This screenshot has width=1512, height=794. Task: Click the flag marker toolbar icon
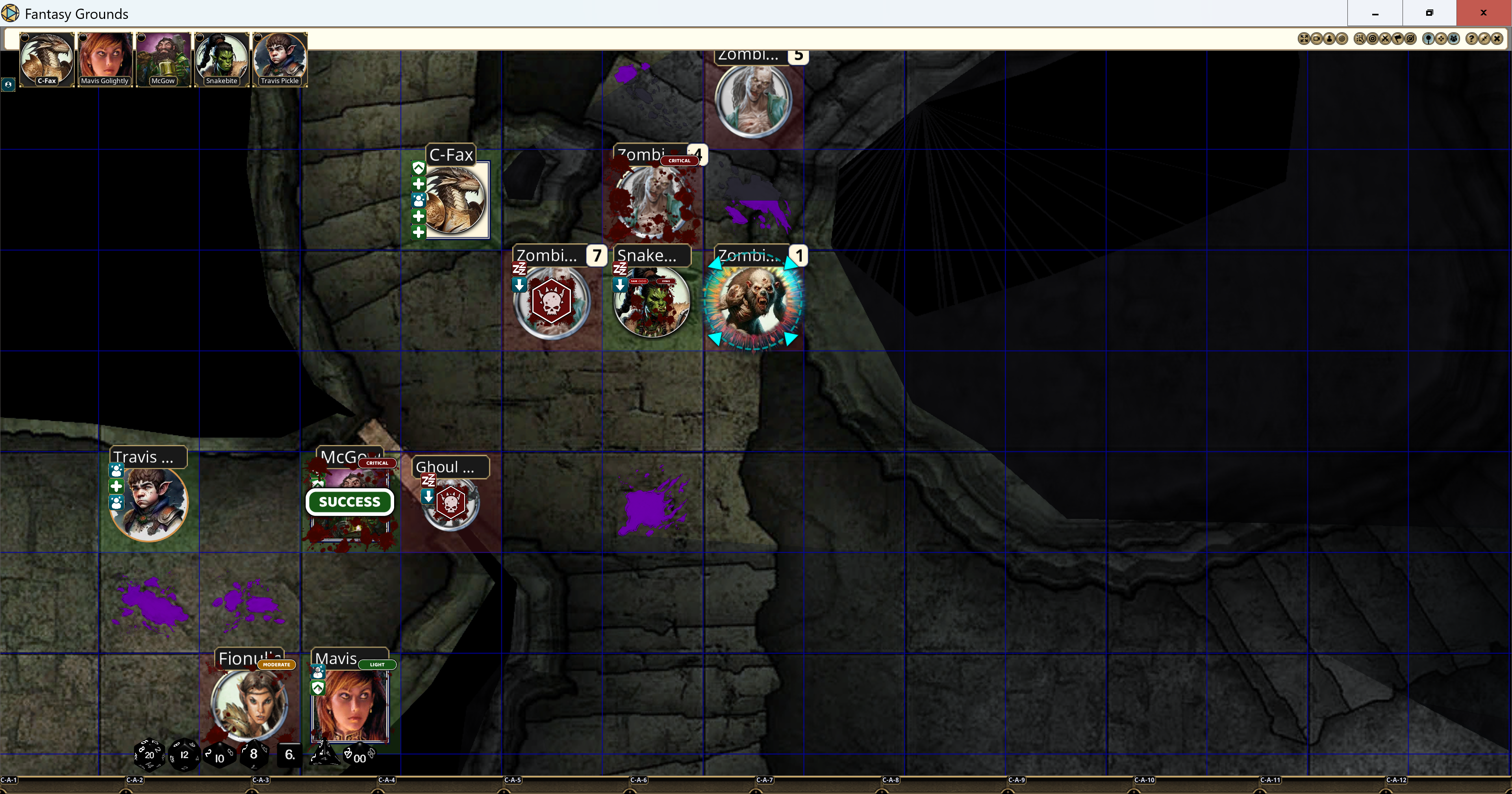1398,38
